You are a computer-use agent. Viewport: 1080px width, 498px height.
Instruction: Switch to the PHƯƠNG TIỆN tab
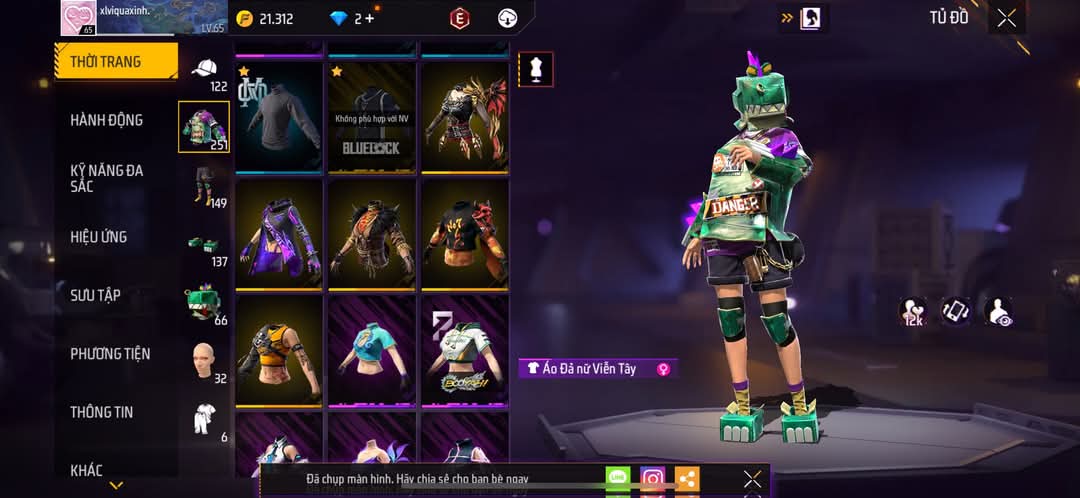[110, 353]
